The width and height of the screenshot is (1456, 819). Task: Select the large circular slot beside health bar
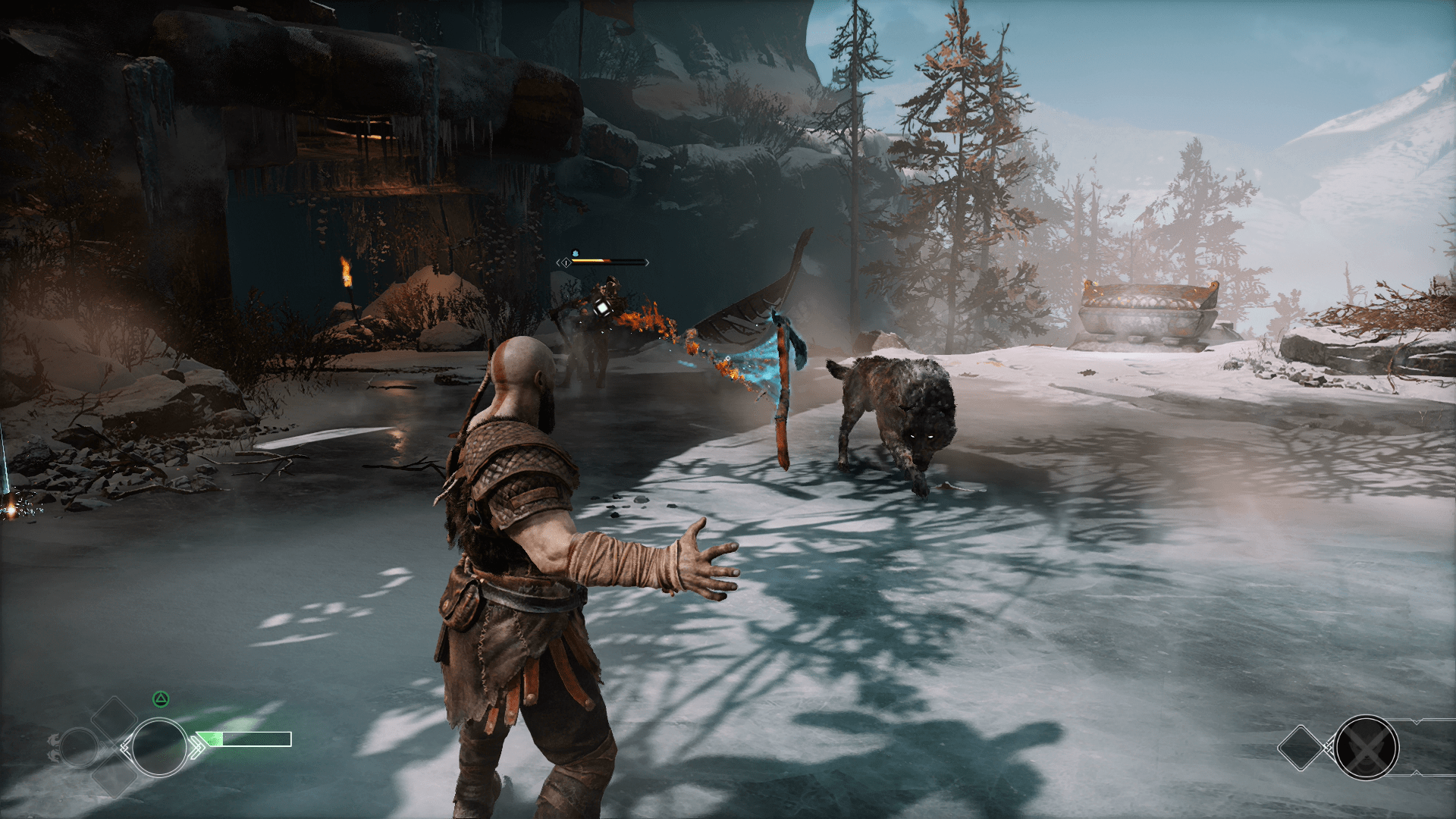pyautogui.click(x=159, y=748)
